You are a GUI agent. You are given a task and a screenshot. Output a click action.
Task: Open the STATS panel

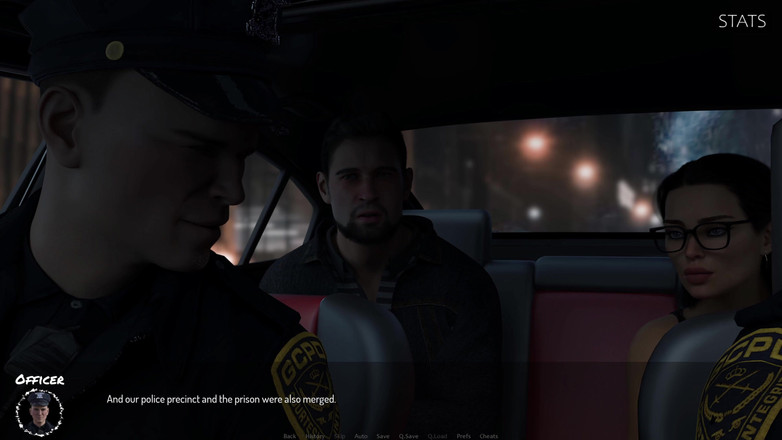tap(741, 21)
